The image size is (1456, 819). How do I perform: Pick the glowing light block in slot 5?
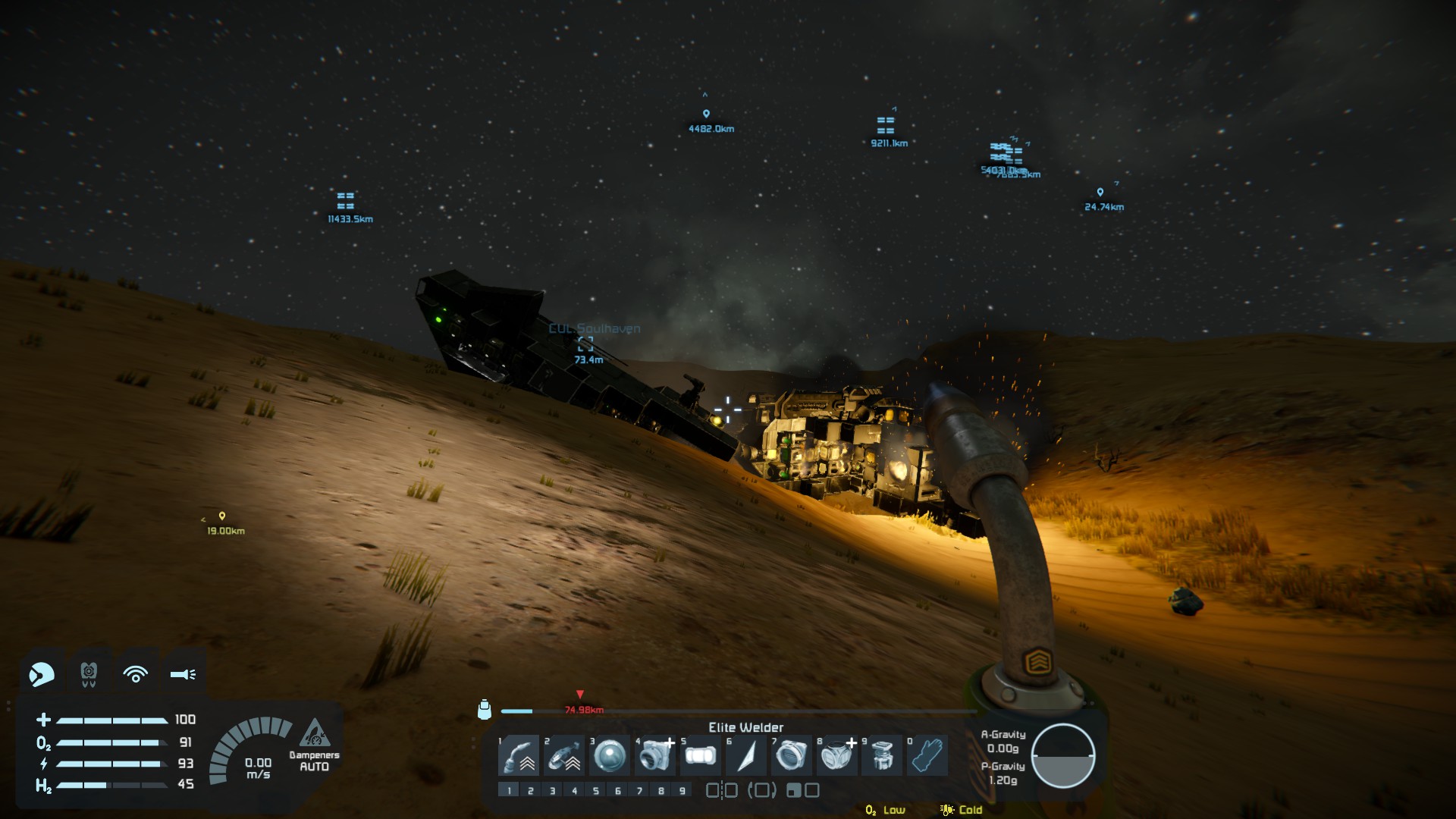point(700,755)
